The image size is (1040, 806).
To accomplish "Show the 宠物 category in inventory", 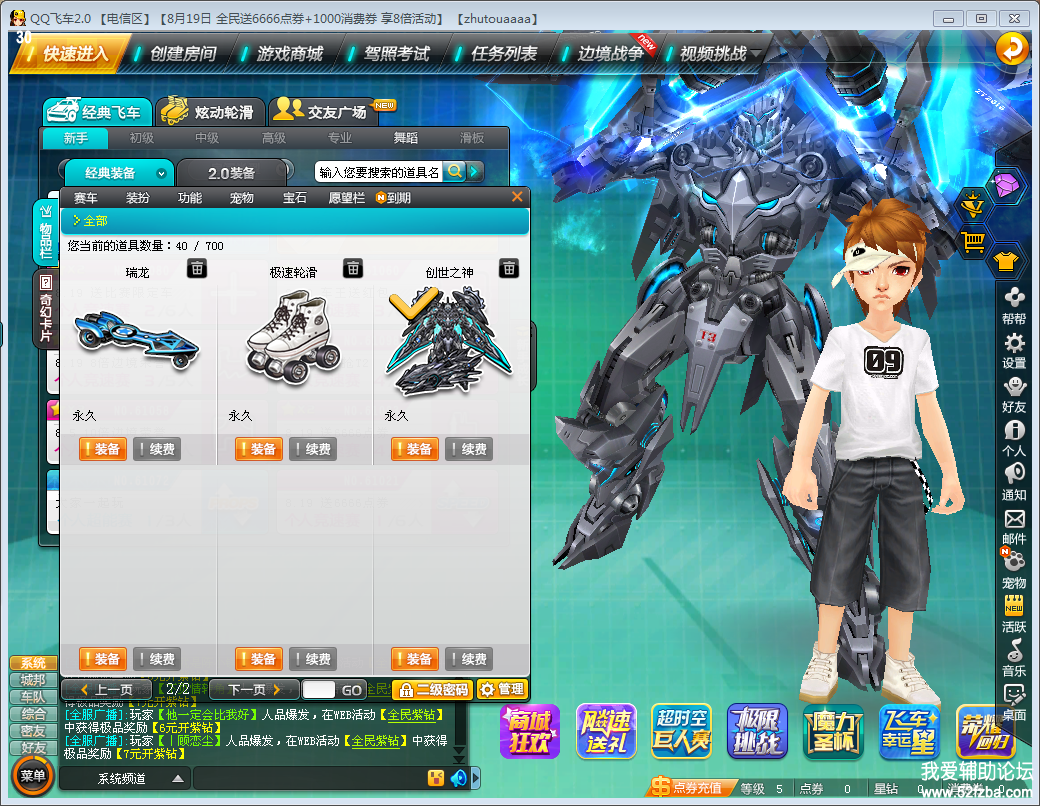I will [242, 198].
